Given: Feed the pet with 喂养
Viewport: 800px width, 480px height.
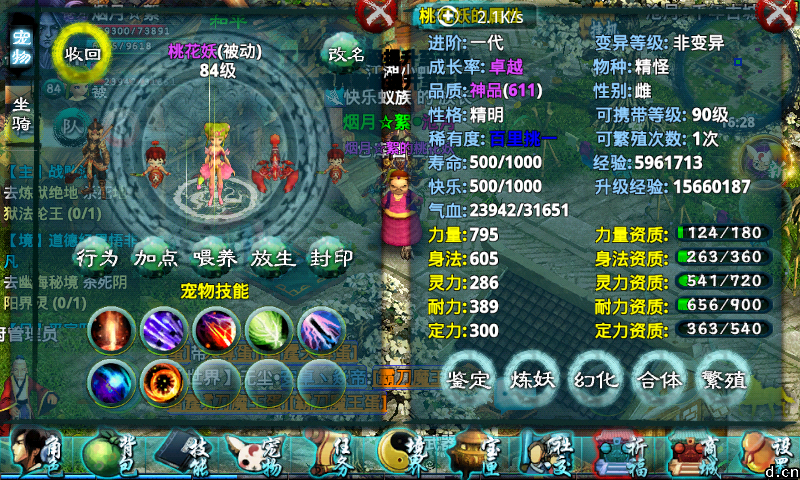Looking at the screenshot, I should (x=215, y=258).
